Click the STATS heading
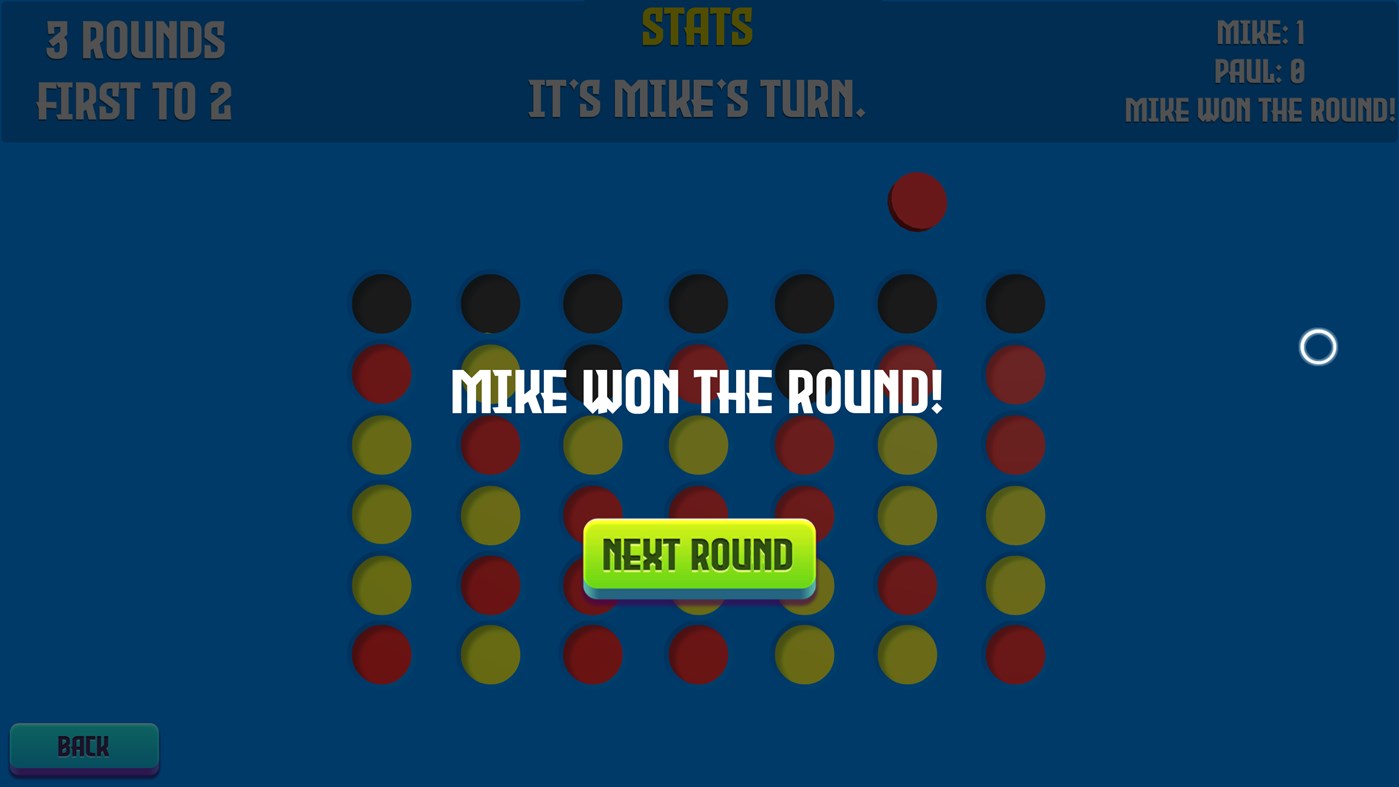 tap(697, 24)
